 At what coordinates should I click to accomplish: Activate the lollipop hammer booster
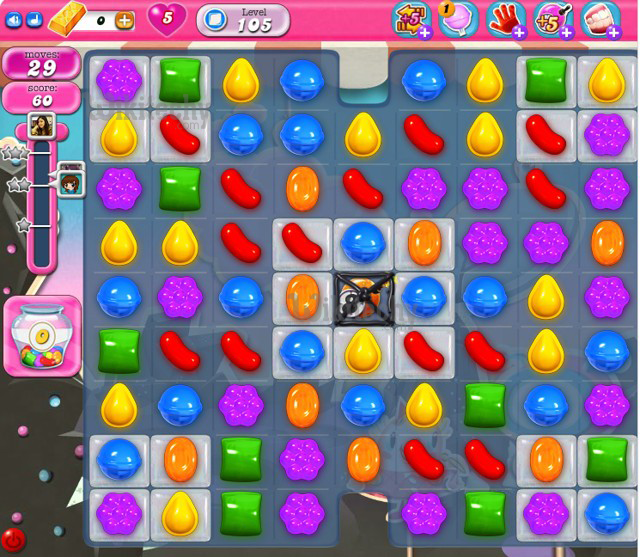click(458, 18)
